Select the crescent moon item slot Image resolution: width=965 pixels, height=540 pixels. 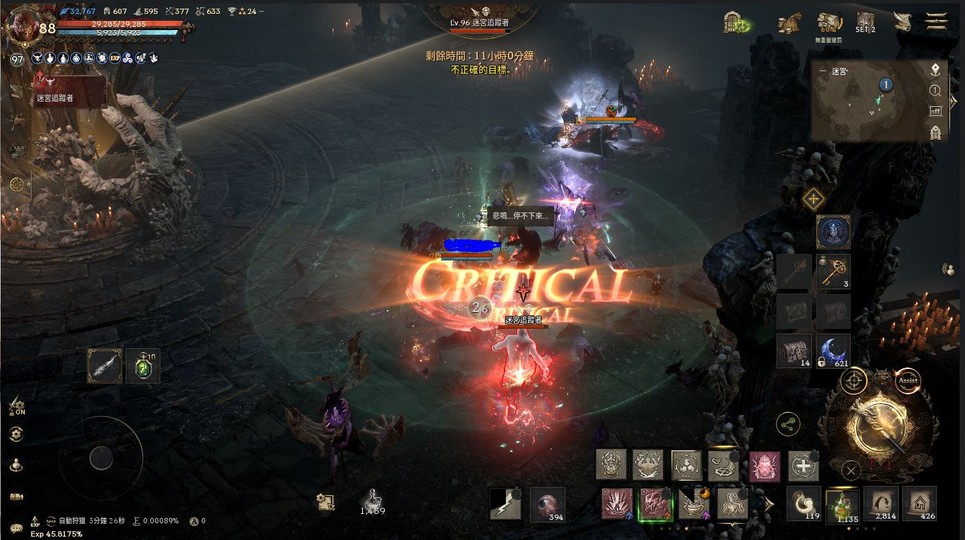click(834, 349)
